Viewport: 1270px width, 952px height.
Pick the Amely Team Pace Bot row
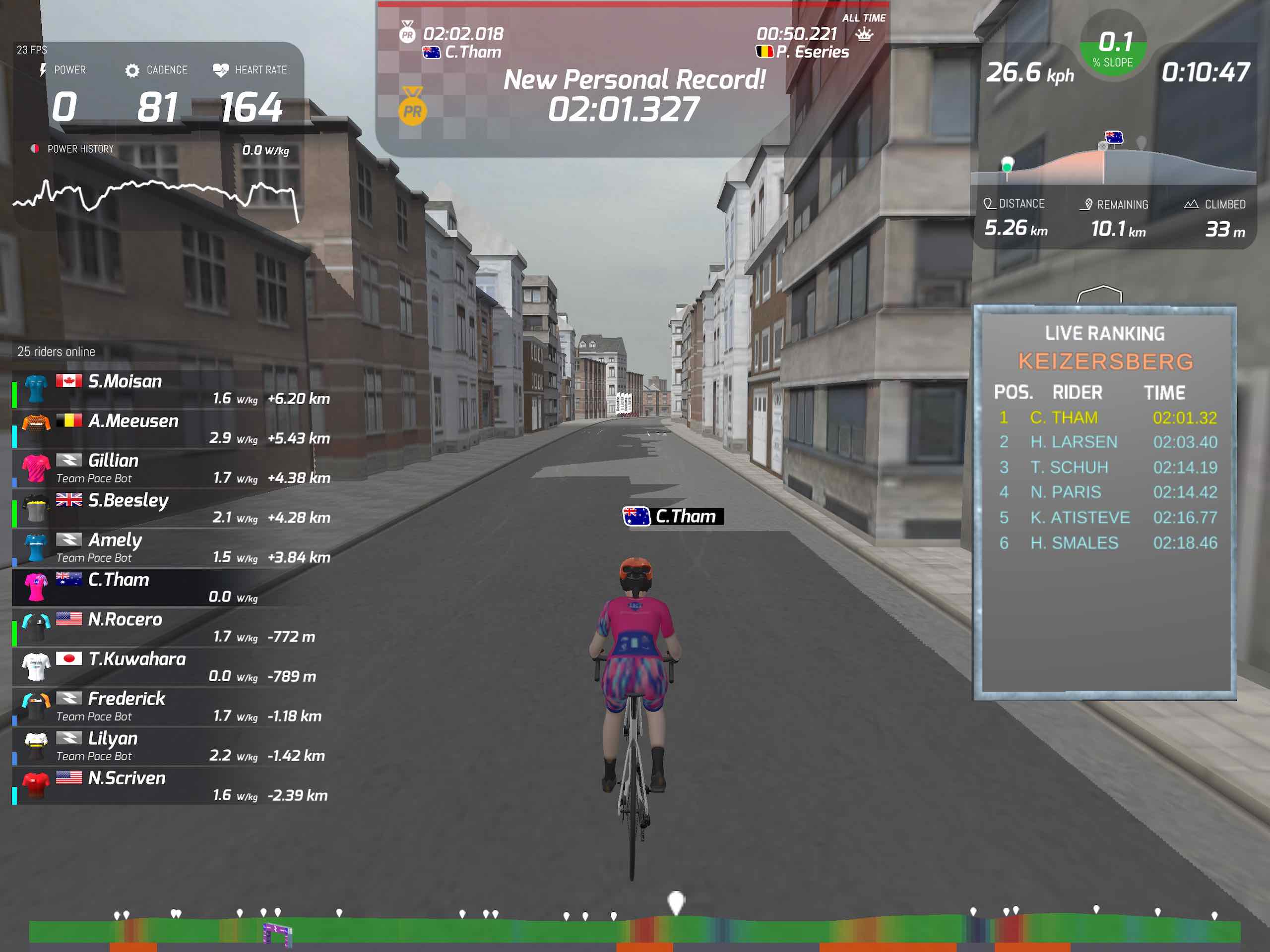click(172, 548)
